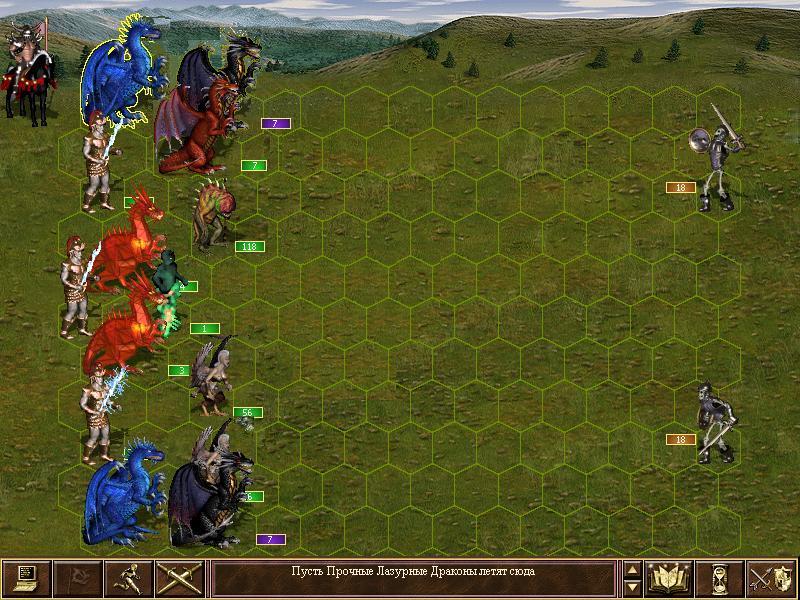
Task: Retreat from battle with the running man button
Action: point(128,578)
